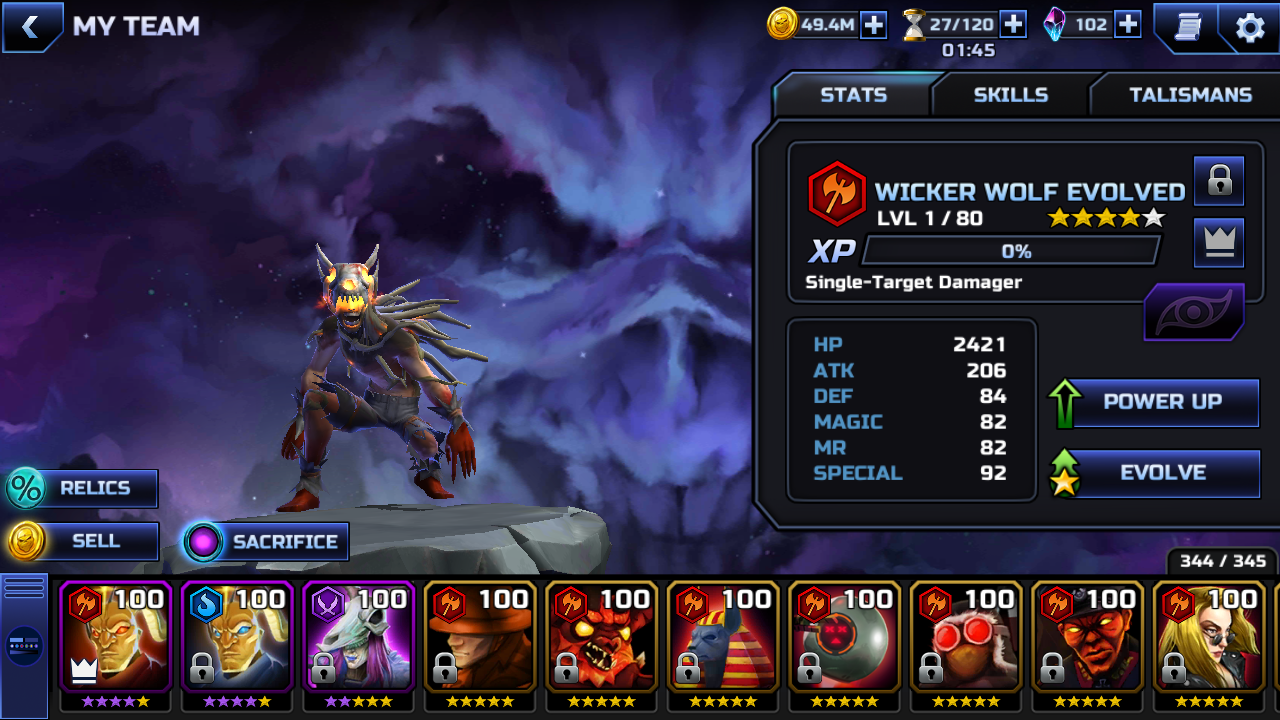Viewport: 1280px width, 720px height.
Task: Select the Stats tab
Action: tap(853, 95)
